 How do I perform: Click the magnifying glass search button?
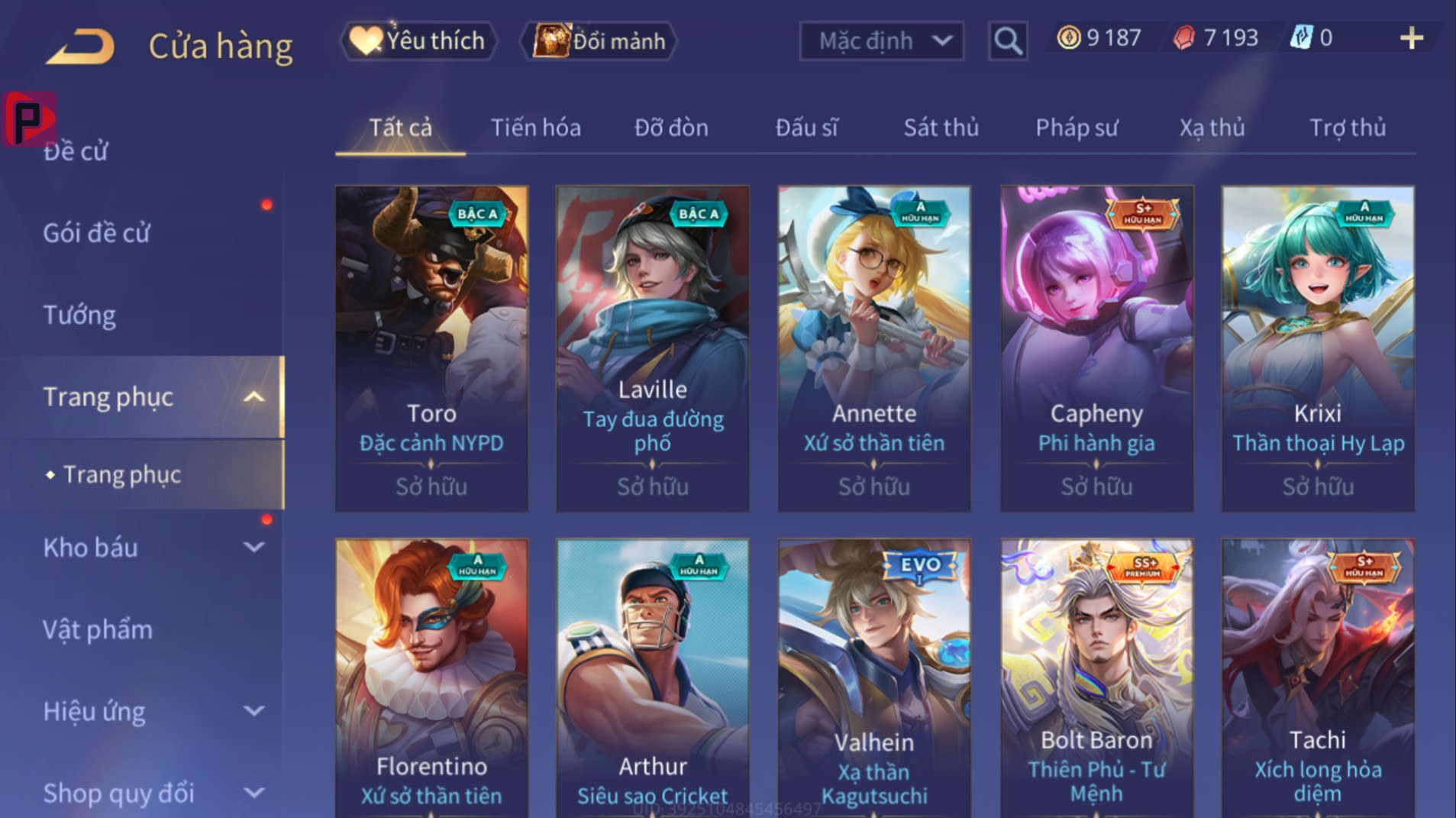pos(1007,40)
